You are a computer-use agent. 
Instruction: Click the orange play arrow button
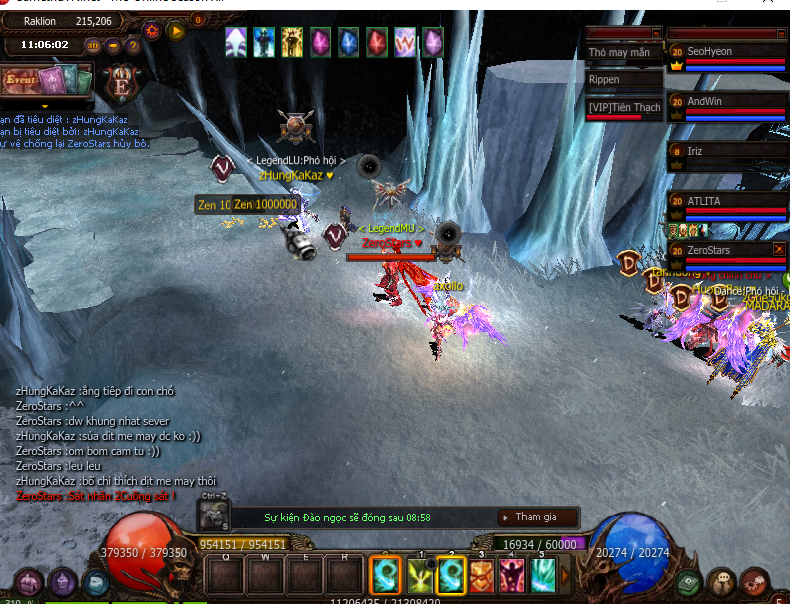176,31
